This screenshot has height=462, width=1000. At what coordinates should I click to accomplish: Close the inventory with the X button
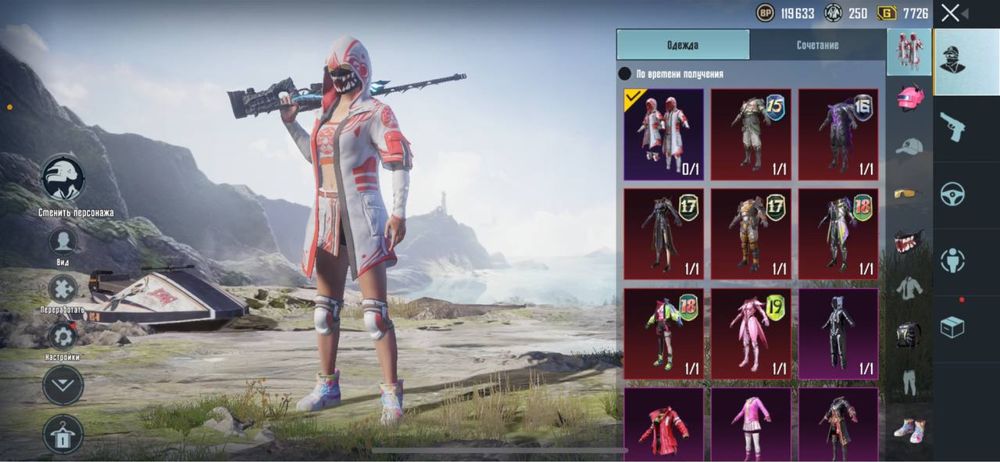click(950, 12)
